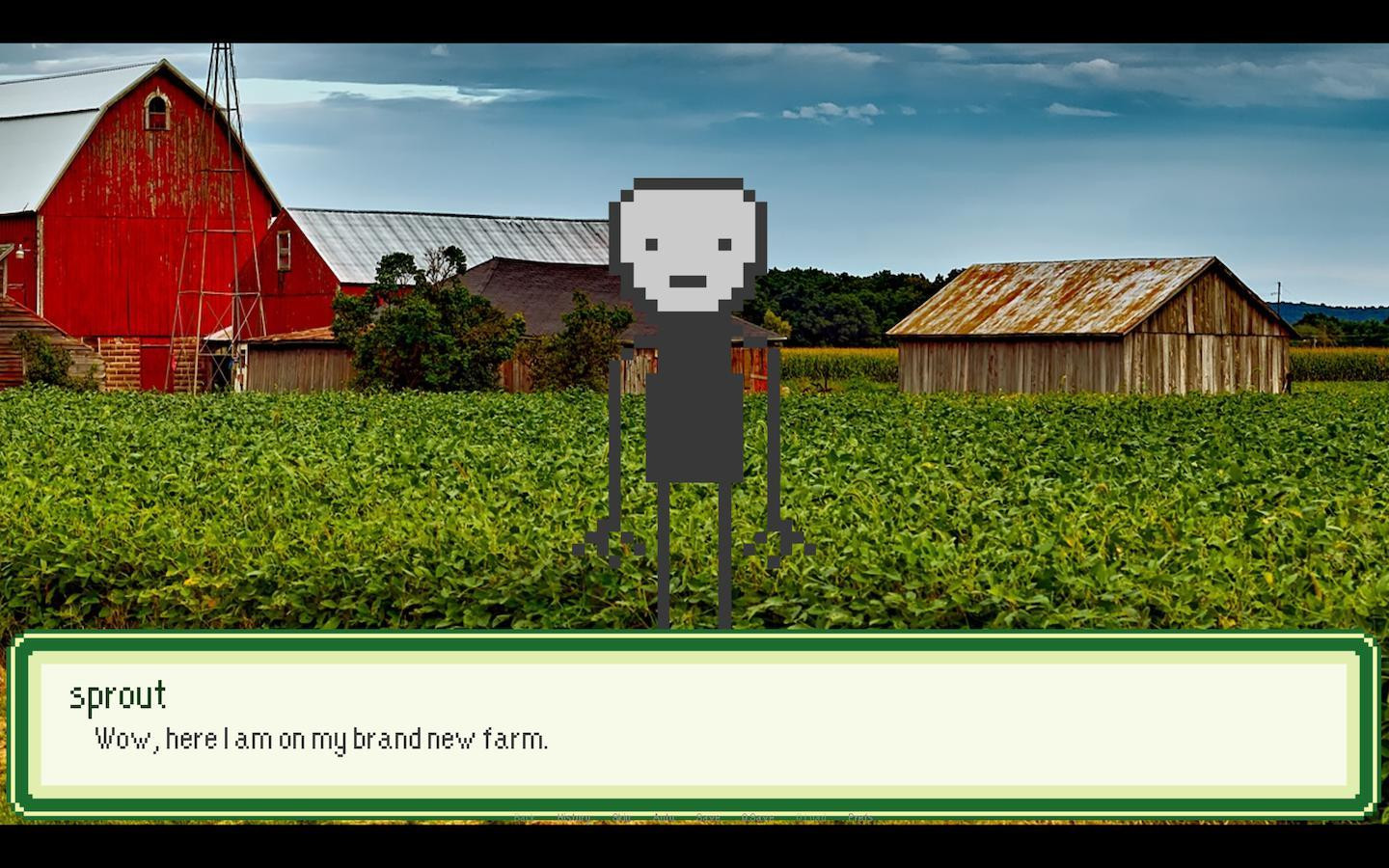Go Back to the previous dialogue line
Viewport: 1389px width, 868px height.
point(526,816)
